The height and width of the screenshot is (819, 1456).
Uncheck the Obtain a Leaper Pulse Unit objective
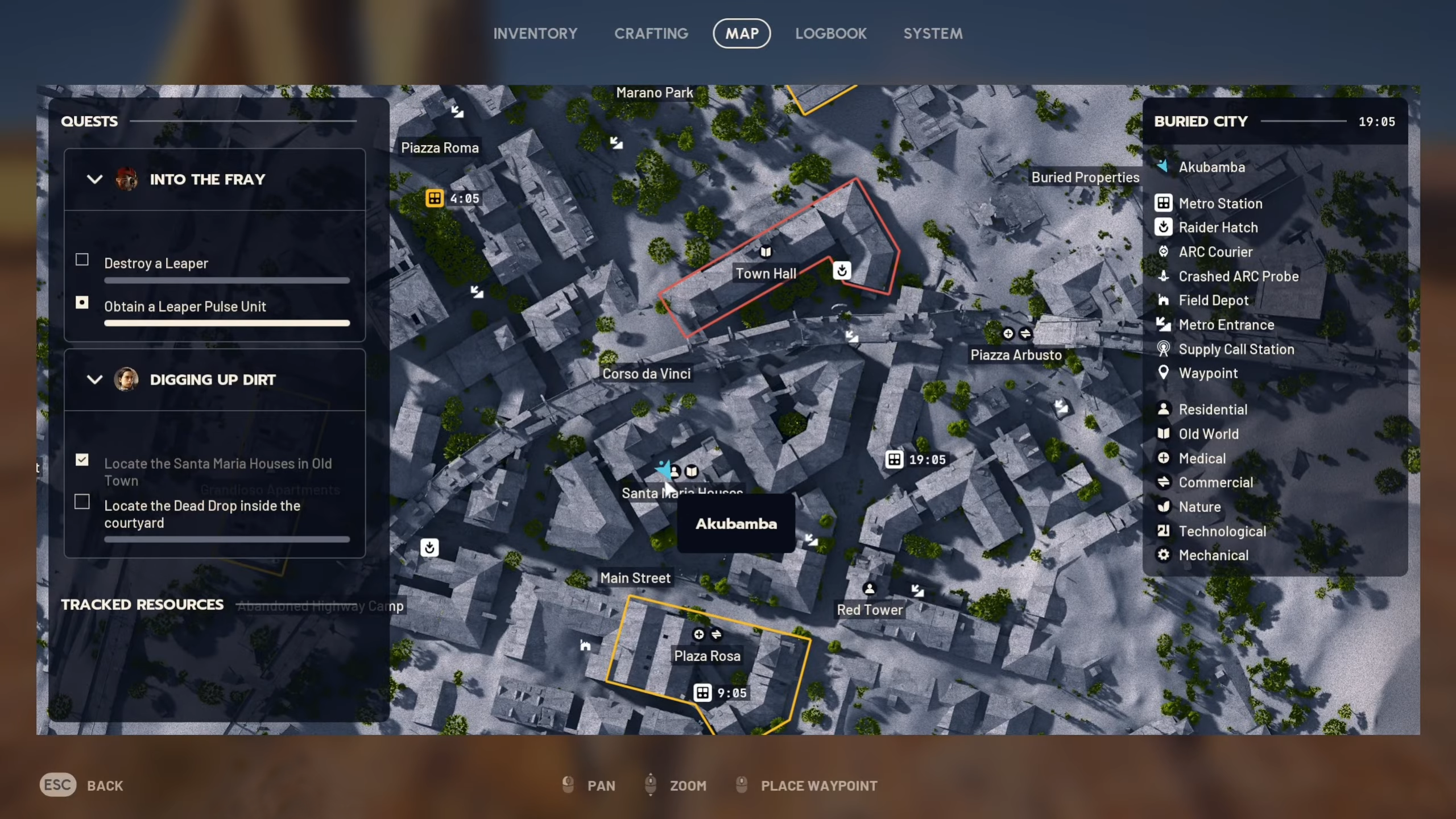click(x=82, y=303)
